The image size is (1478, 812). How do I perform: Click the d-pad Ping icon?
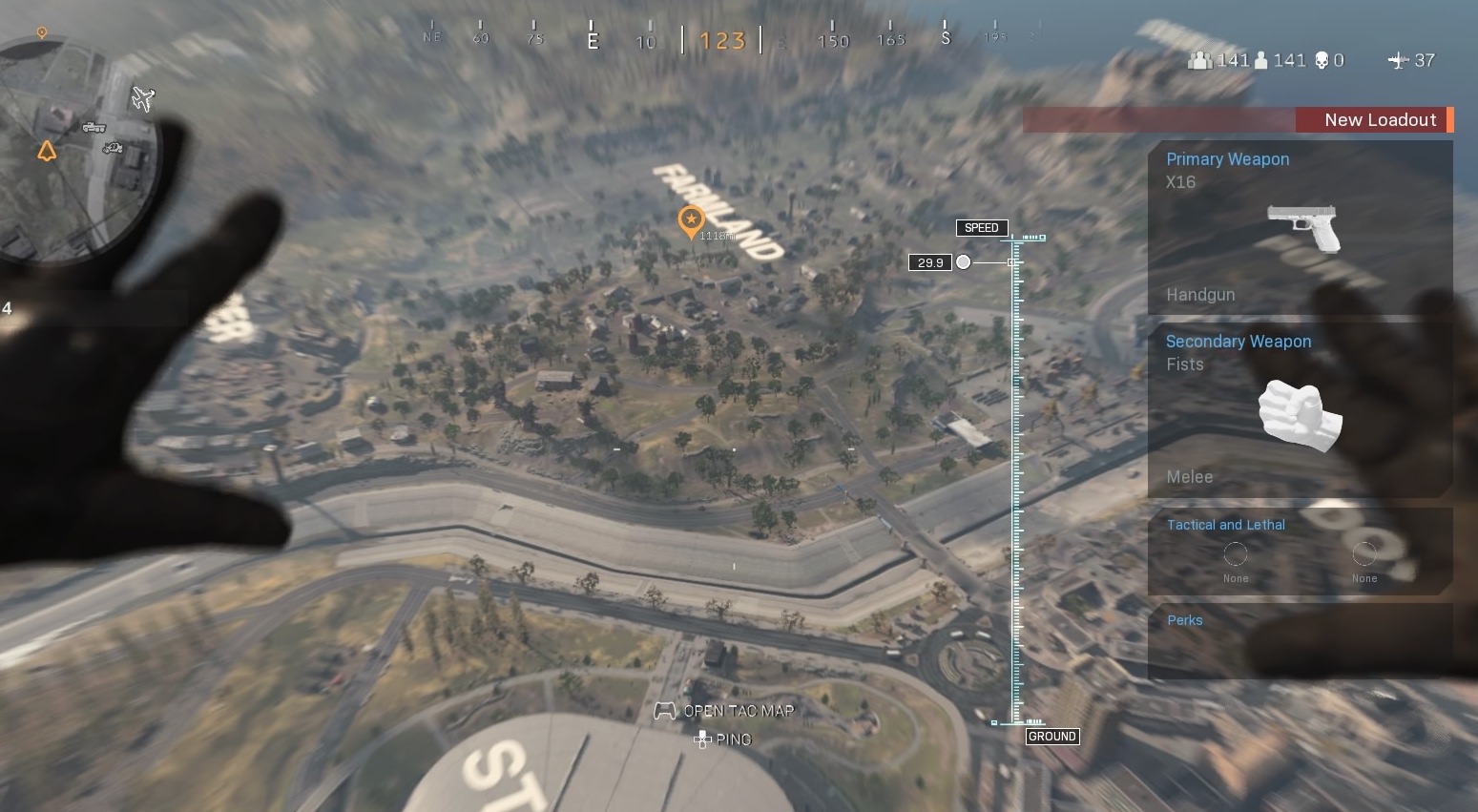tap(702, 739)
